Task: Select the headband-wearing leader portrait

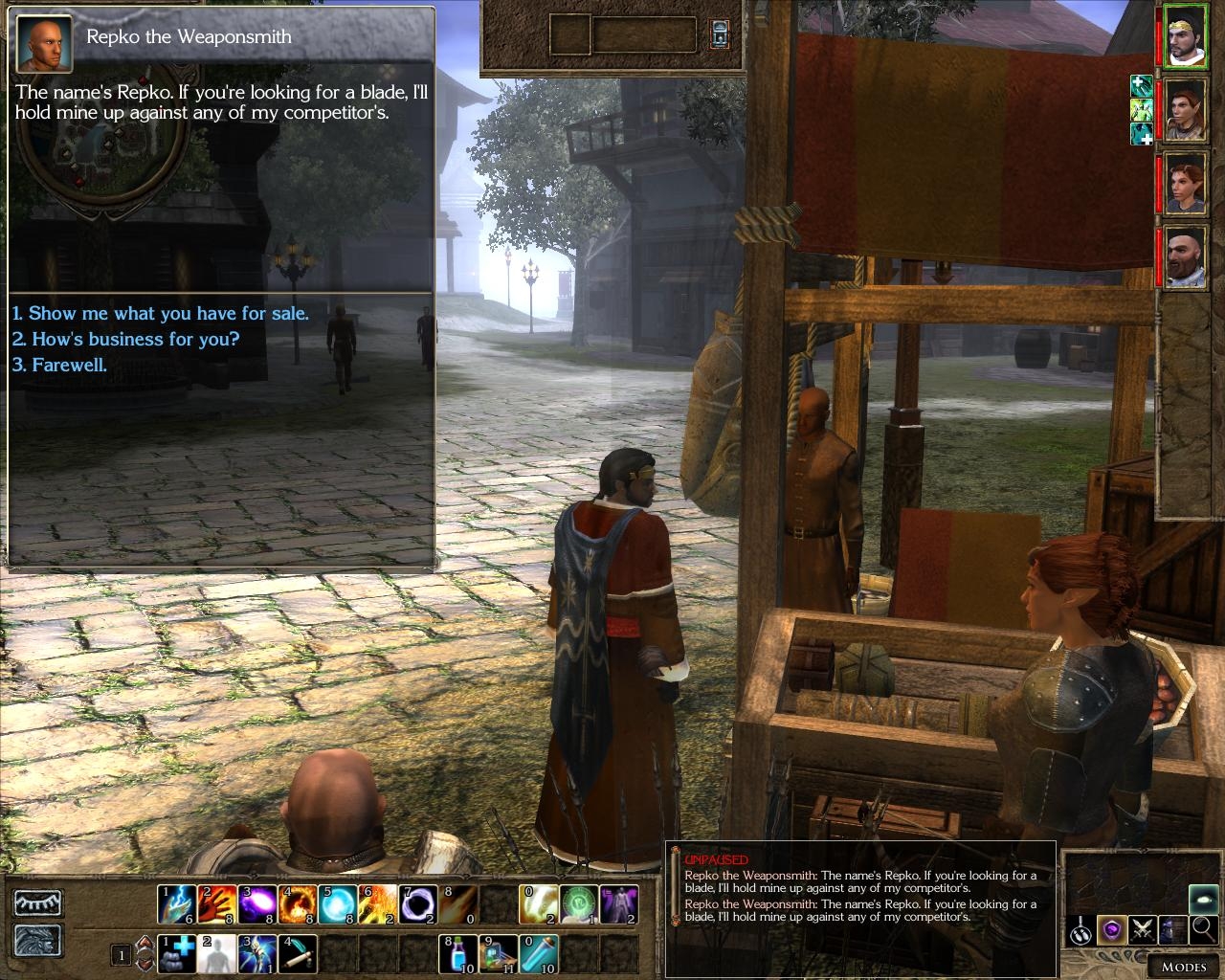Action: point(1185,35)
